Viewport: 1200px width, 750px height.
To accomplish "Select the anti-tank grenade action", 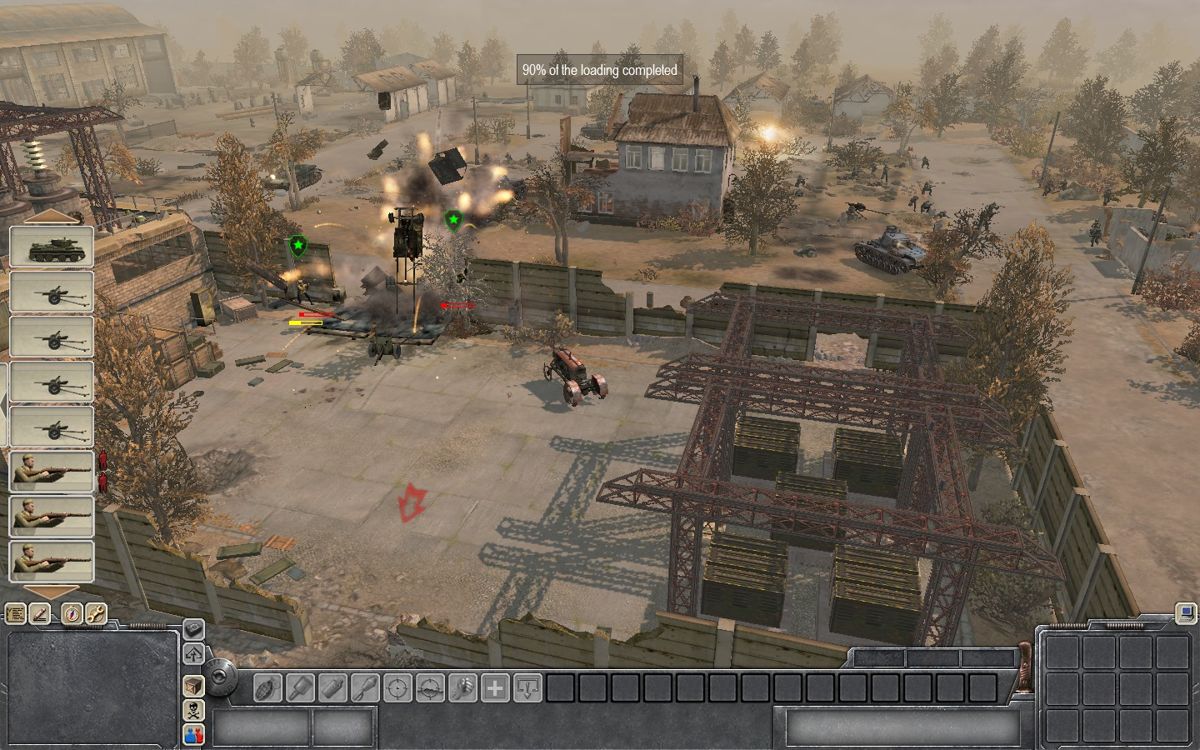I will (300, 688).
